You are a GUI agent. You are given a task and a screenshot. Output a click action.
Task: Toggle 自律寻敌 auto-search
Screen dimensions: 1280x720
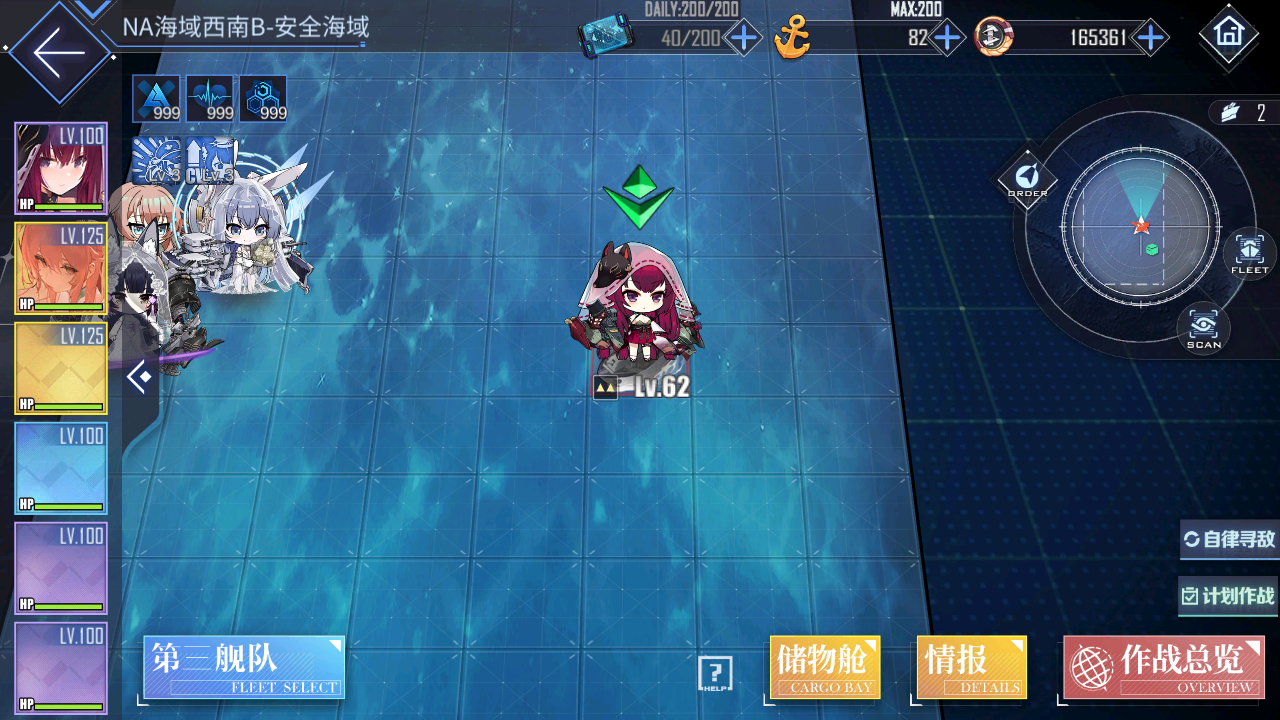tap(1230, 540)
